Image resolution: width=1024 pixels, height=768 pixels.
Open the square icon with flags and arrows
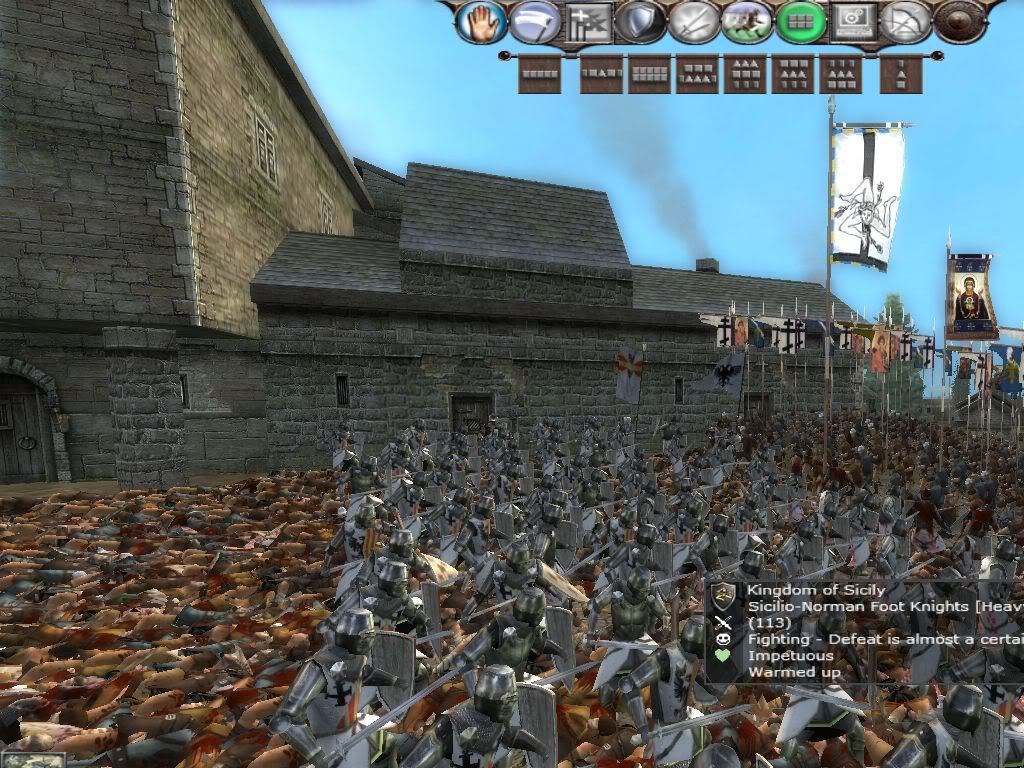tap(588, 21)
